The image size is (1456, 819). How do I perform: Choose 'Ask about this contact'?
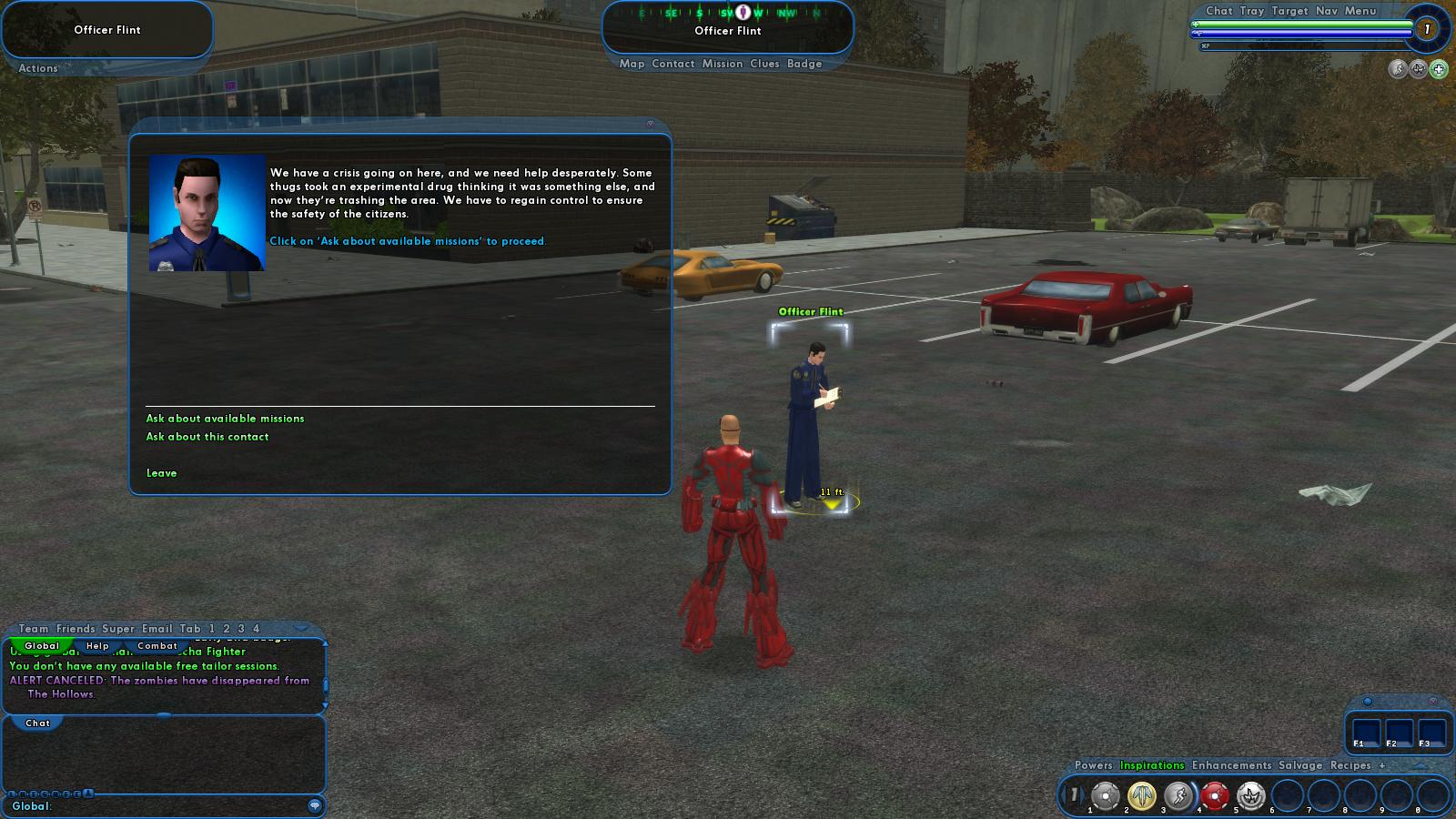point(207,437)
